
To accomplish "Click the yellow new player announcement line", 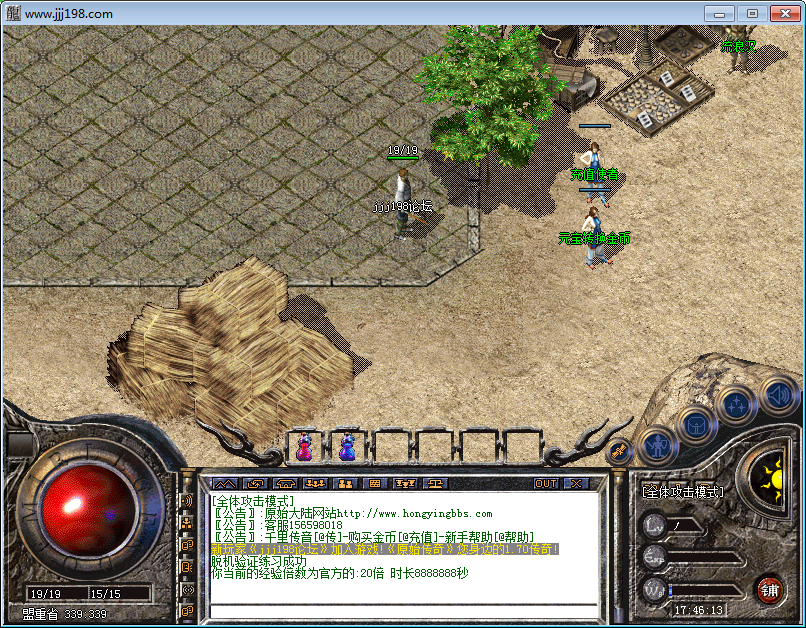I will 385,549.
